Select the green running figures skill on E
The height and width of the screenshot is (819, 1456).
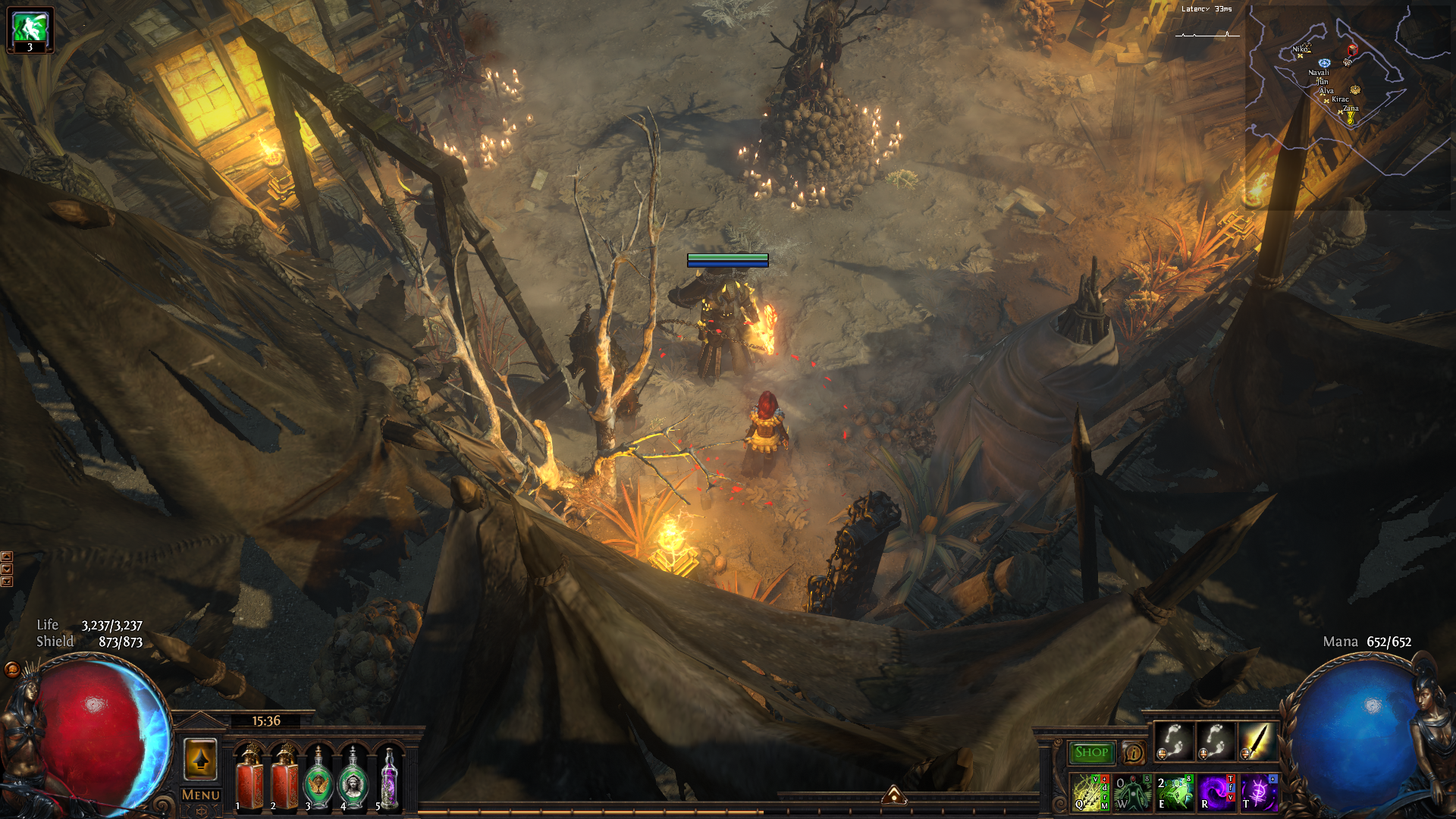1174,792
